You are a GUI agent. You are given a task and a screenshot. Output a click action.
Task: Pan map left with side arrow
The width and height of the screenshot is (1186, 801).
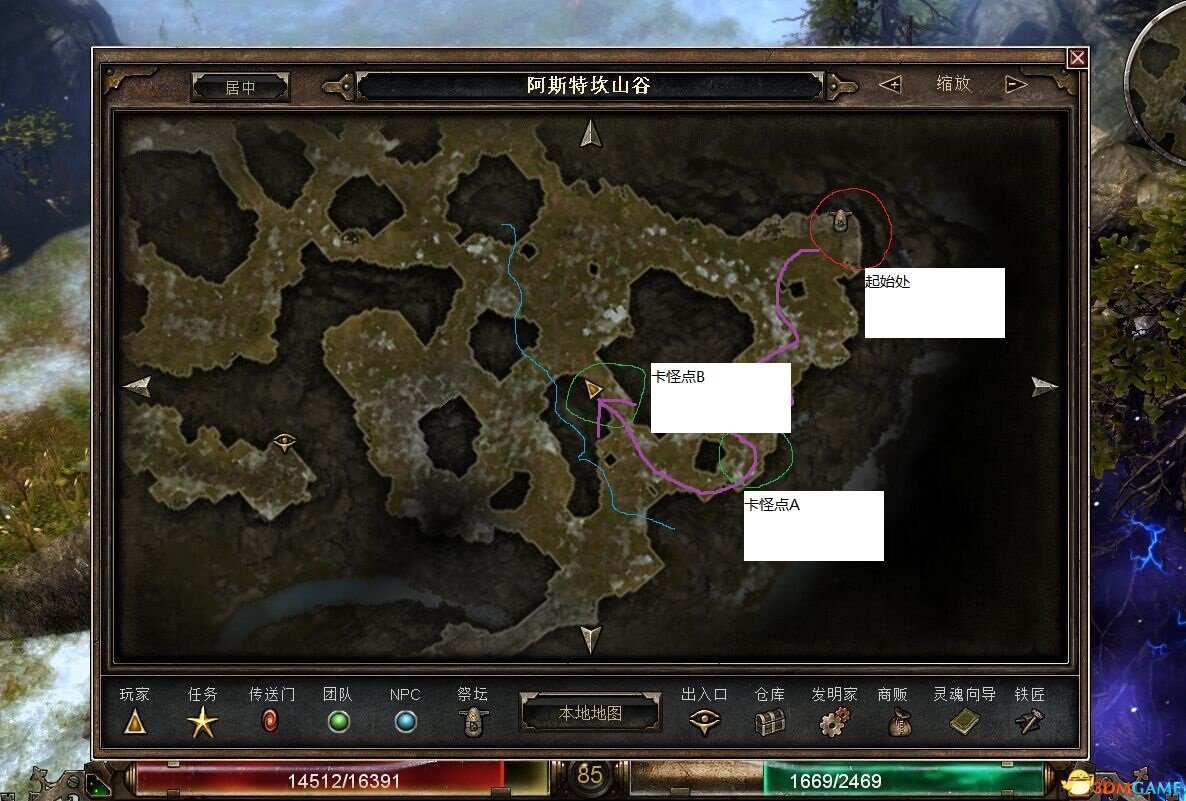[x=137, y=387]
